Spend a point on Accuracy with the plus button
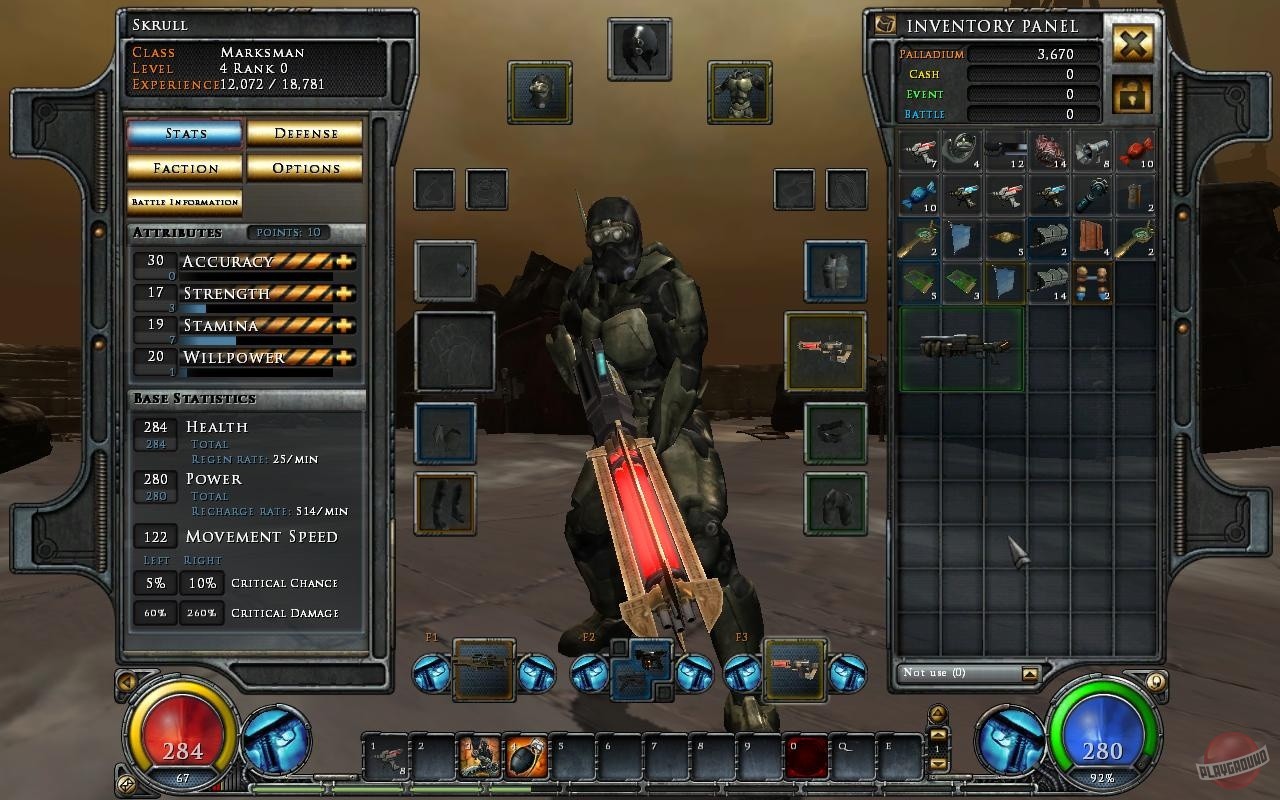Viewport: 1280px width, 800px height. (x=345, y=261)
